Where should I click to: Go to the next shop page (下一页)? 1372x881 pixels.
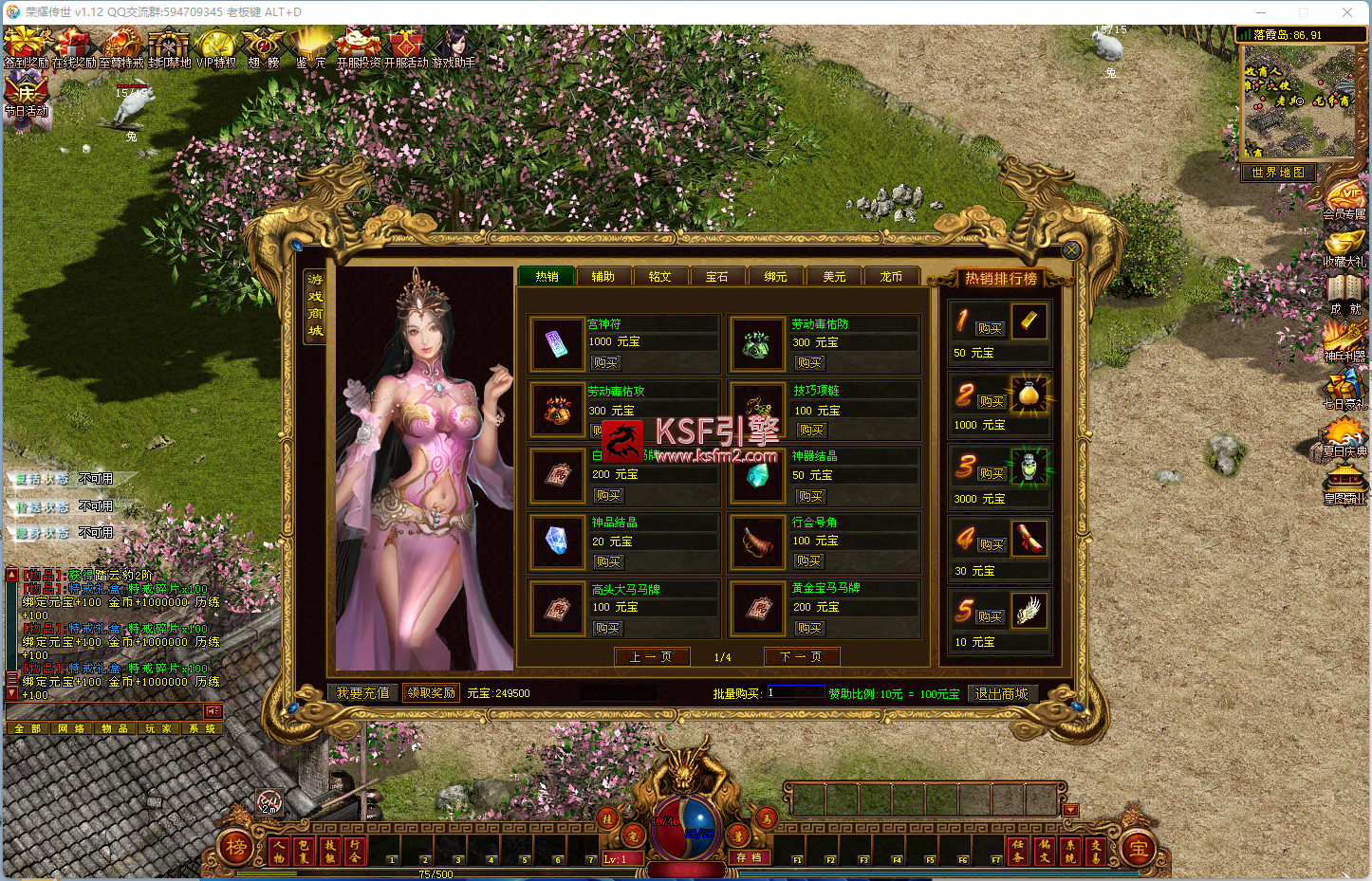tap(801, 656)
